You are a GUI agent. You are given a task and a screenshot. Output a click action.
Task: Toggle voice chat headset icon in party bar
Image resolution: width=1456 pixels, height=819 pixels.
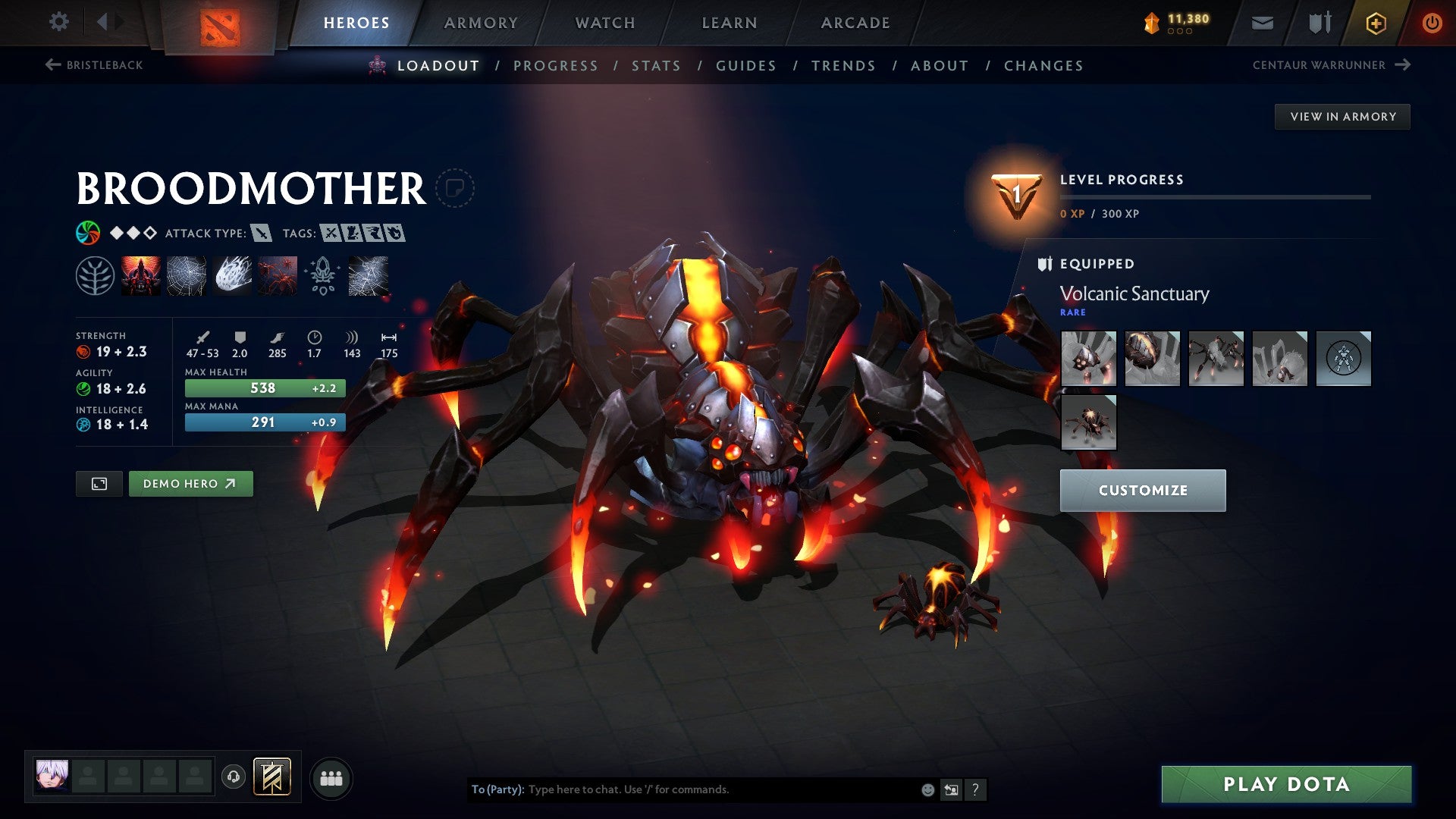click(x=234, y=777)
